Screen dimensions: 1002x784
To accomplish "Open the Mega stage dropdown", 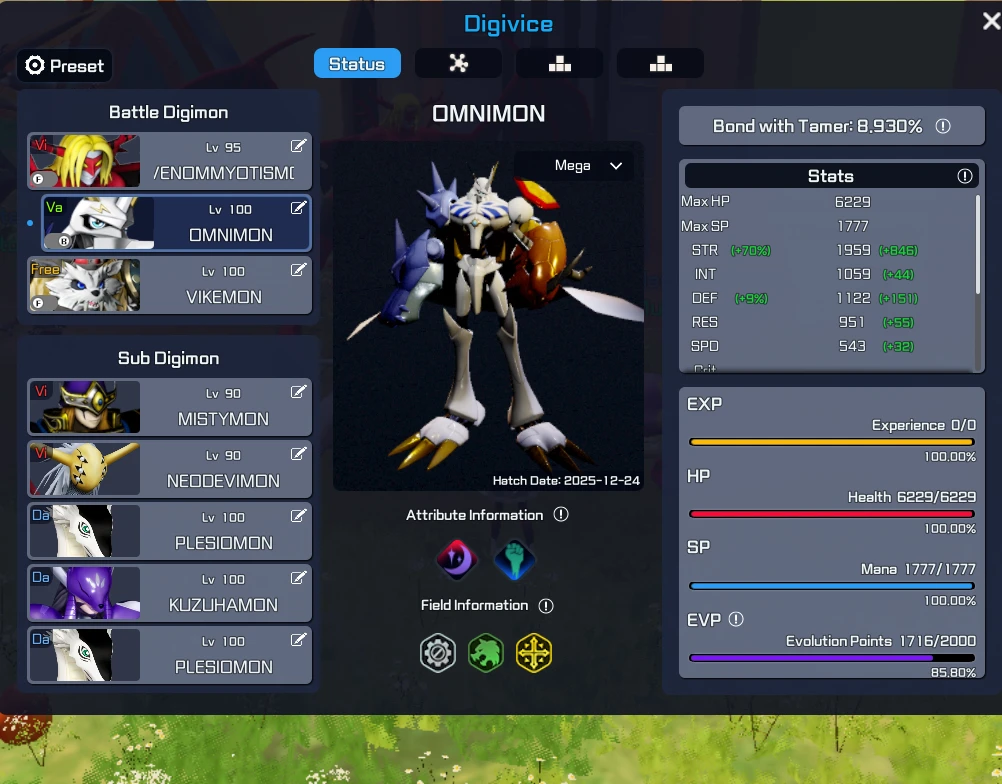I will point(588,166).
